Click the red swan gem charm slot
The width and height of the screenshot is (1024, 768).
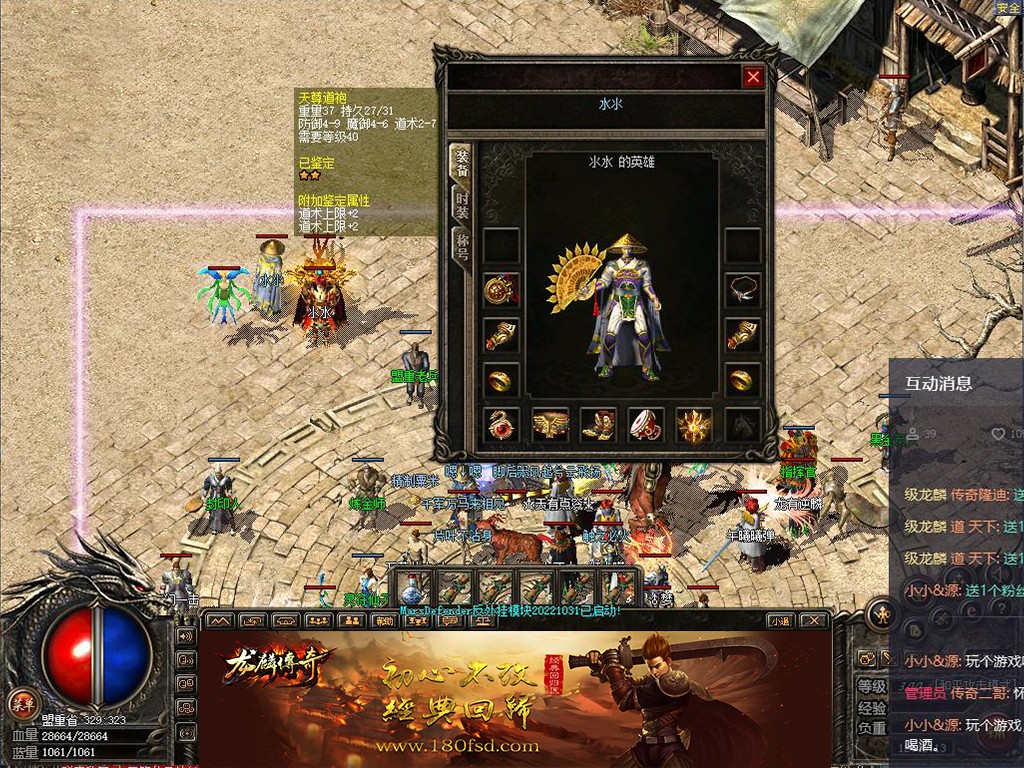coord(501,424)
